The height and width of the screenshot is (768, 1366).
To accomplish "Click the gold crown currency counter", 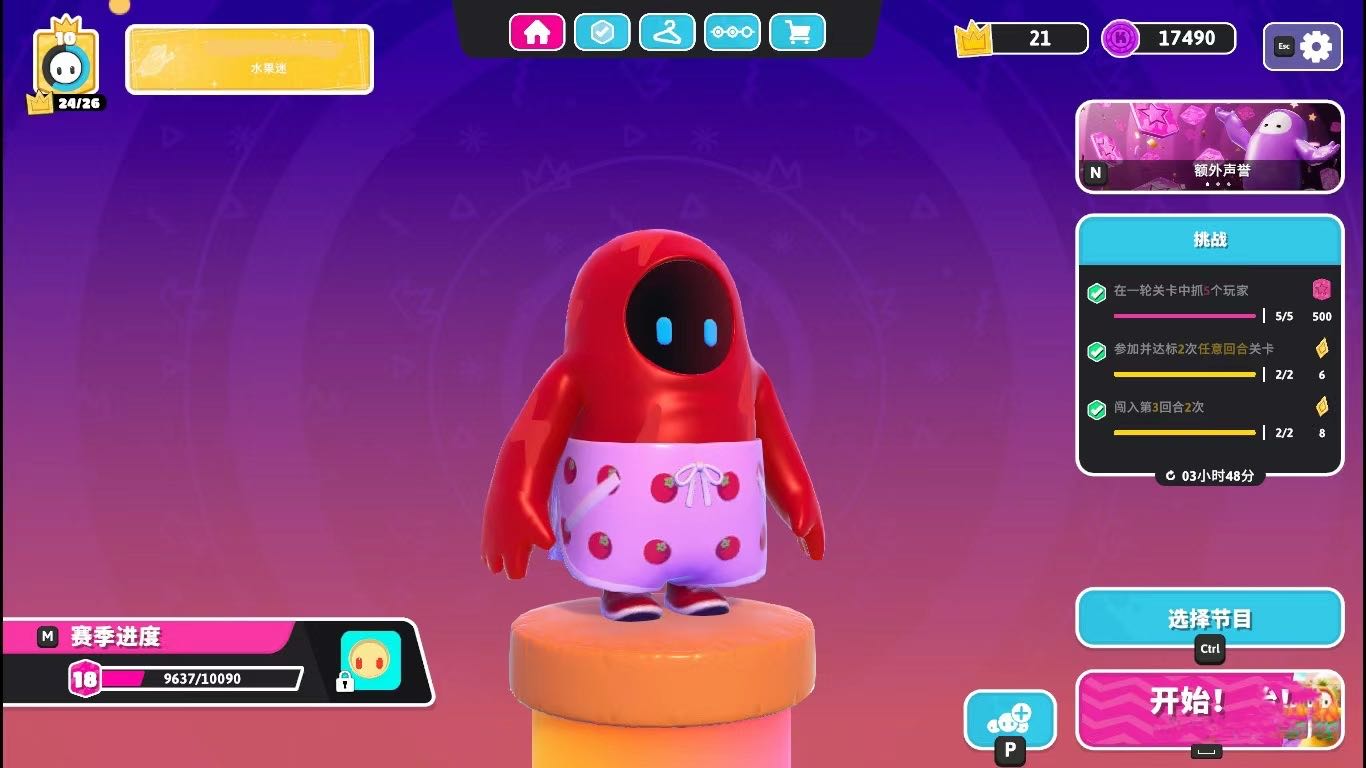I will coord(1022,39).
